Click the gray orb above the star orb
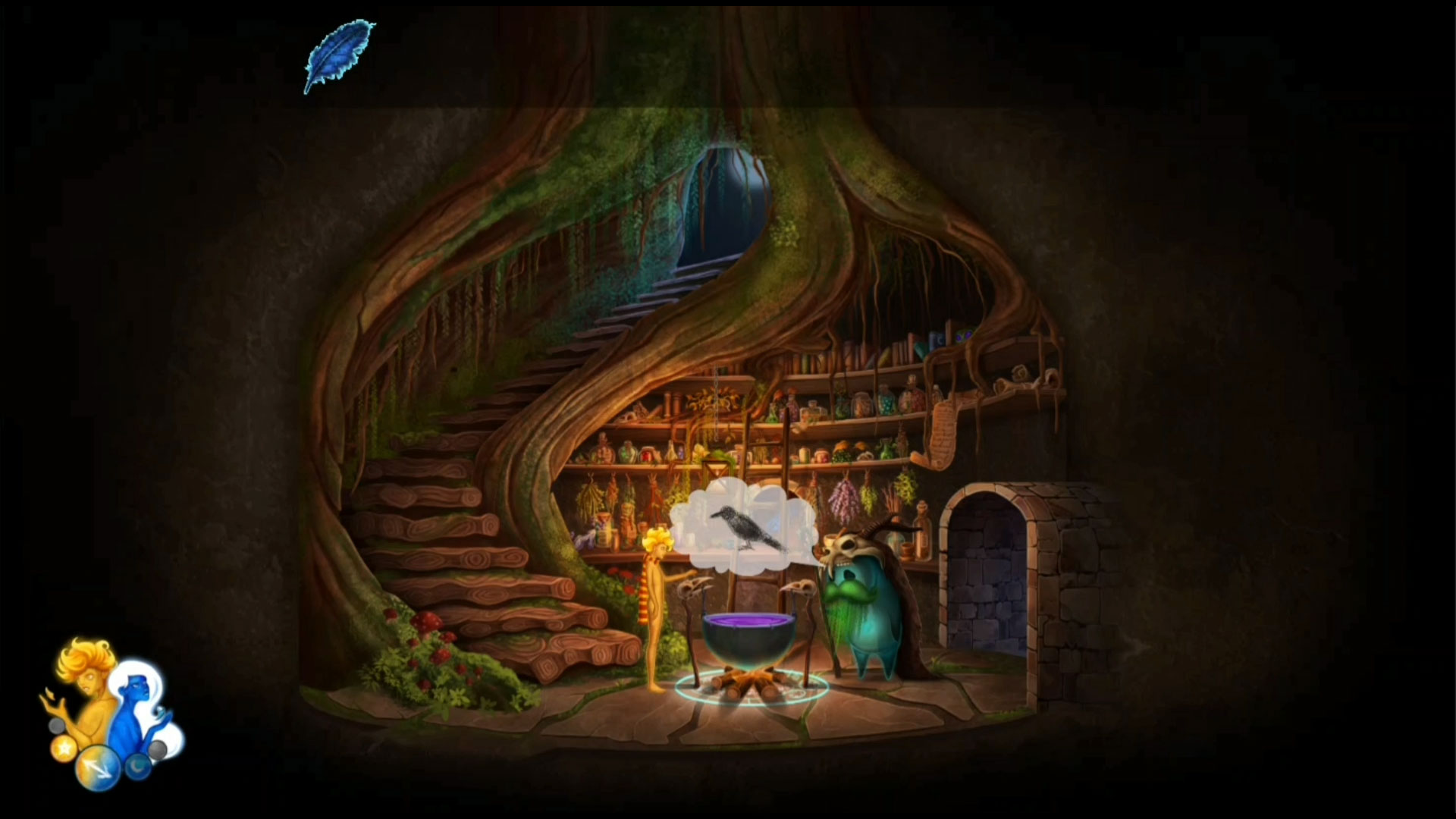The height and width of the screenshot is (819, 1456). point(55,726)
